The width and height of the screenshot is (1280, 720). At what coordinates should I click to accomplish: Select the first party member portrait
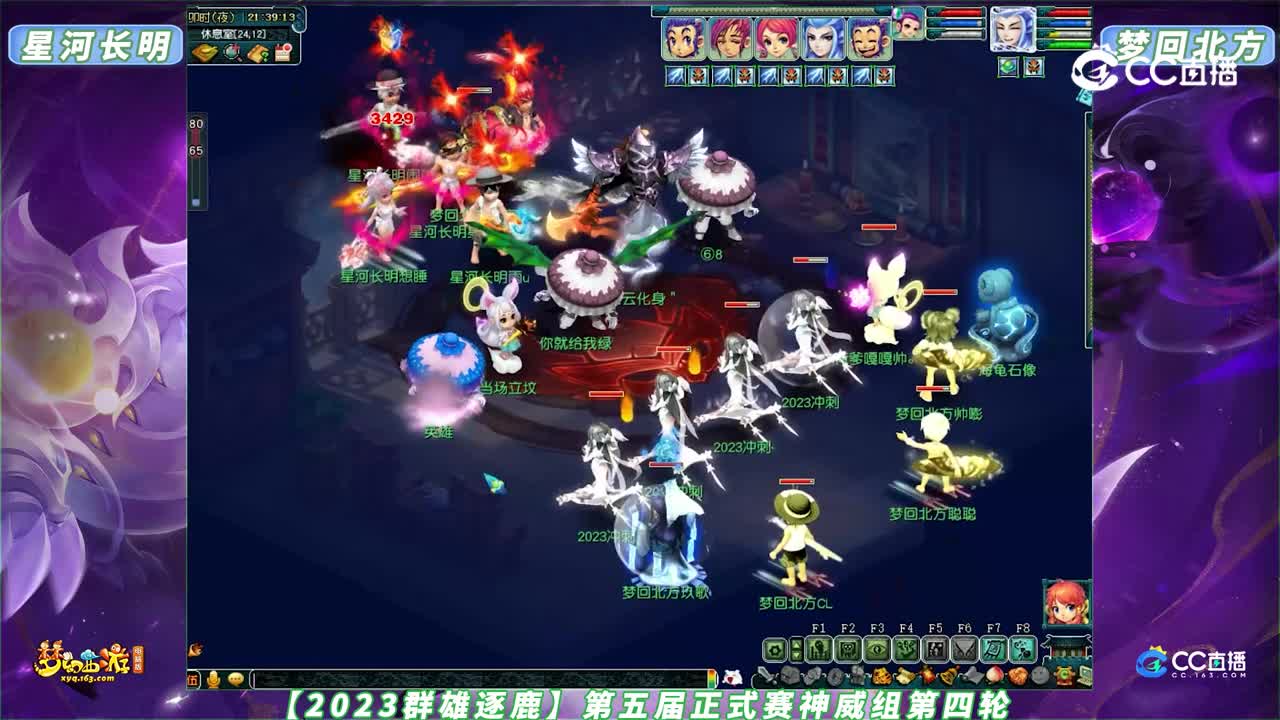(x=682, y=37)
